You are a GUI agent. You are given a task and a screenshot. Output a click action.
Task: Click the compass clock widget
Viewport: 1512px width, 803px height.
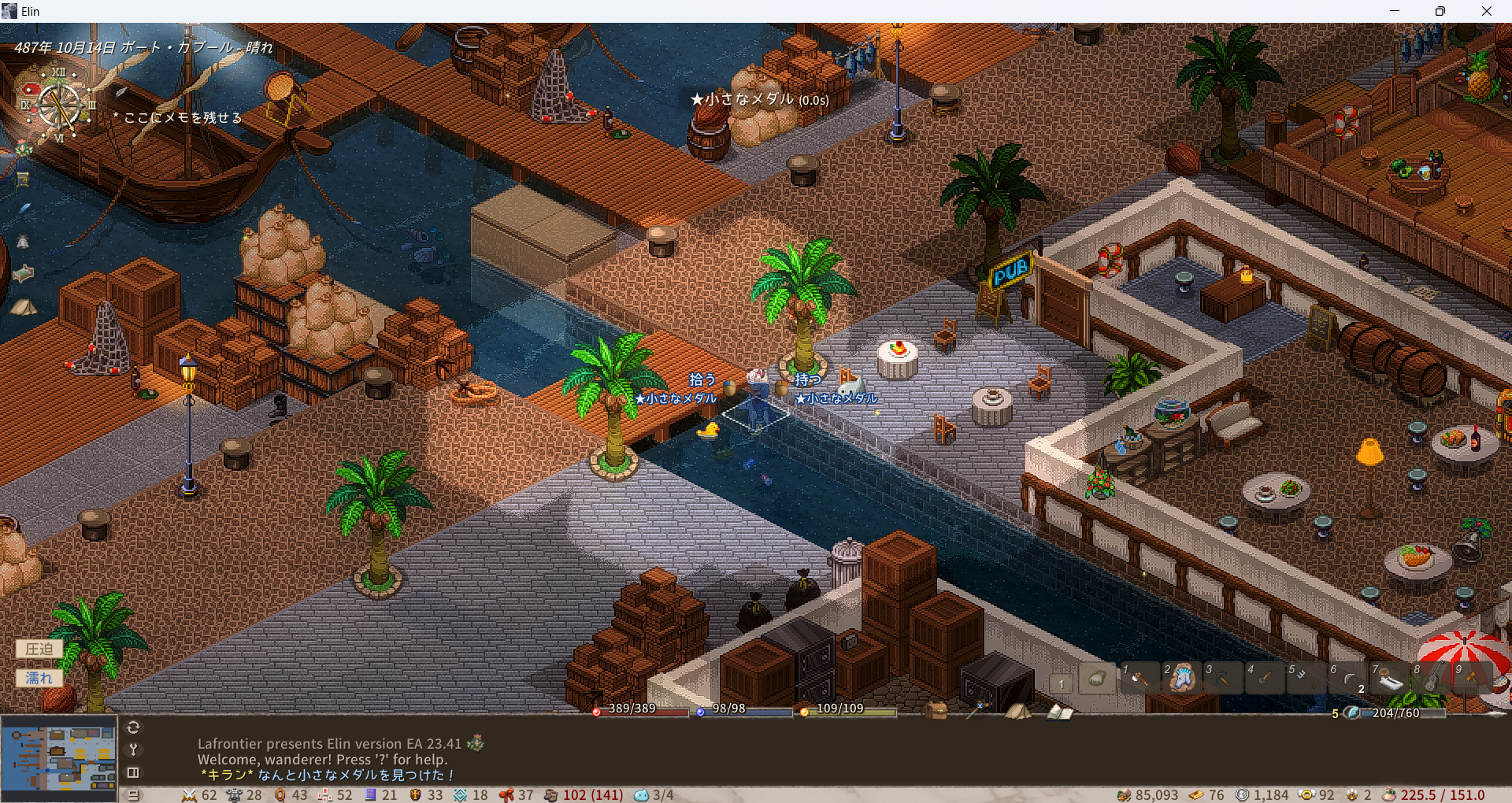[x=59, y=105]
